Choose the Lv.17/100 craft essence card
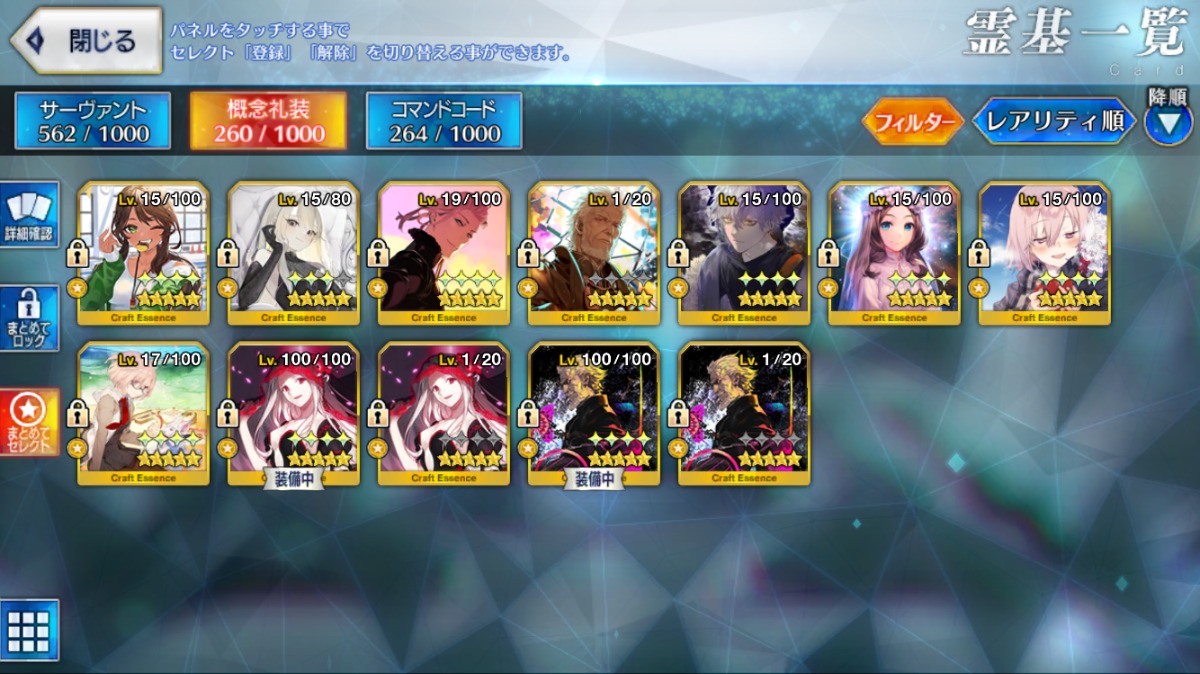Image resolution: width=1200 pixels, height=674 pixels. click(144, 413)
